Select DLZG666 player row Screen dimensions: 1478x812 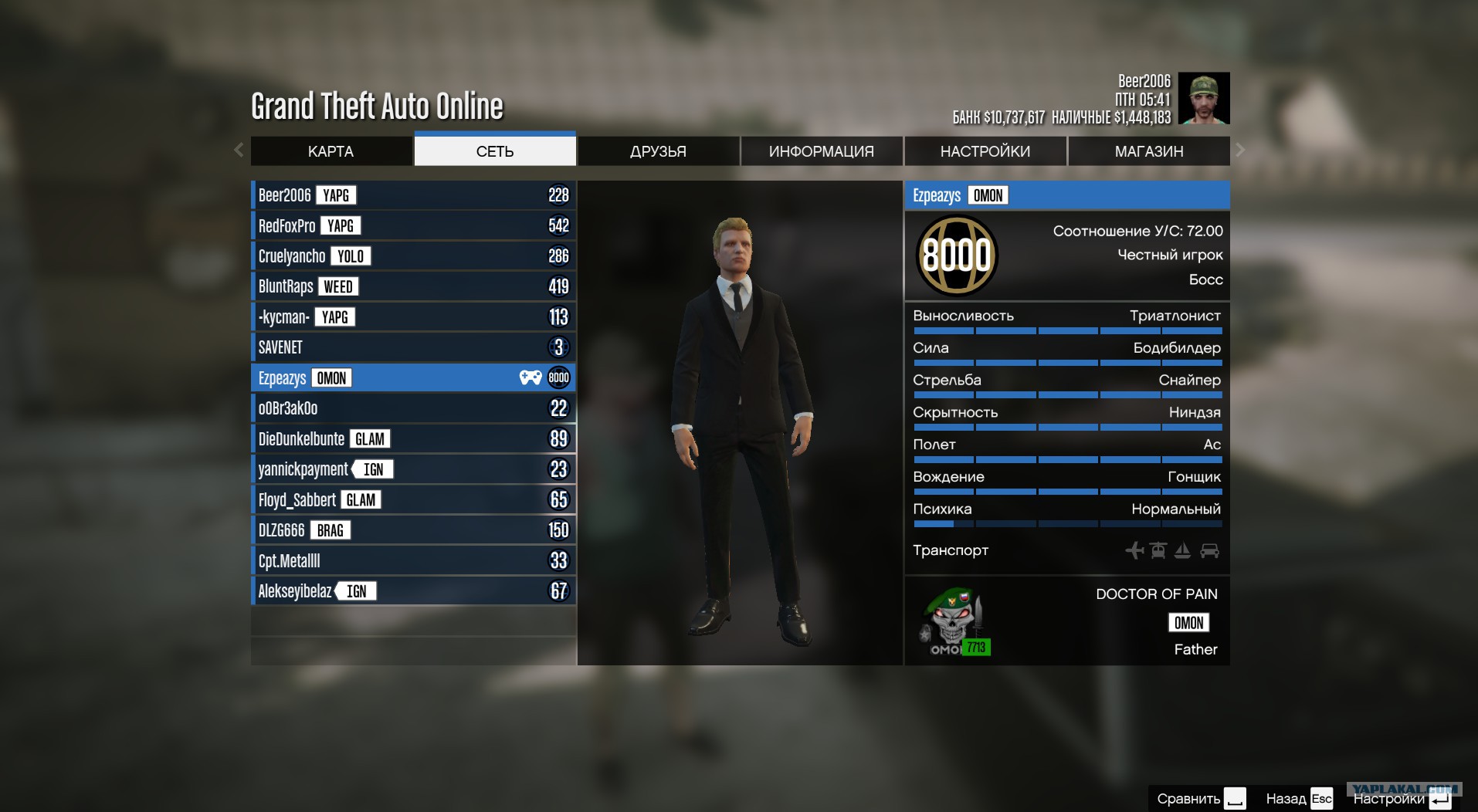(413, 530)
